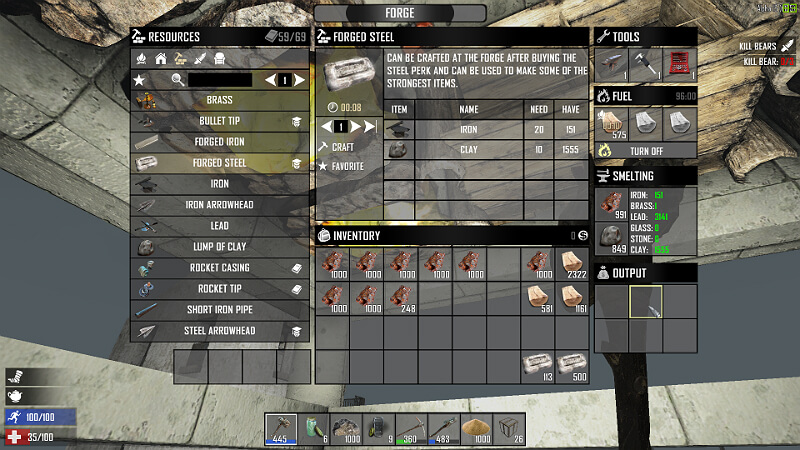
Task: Mark Forged Steel as Favorite
Action: [346, 166]
